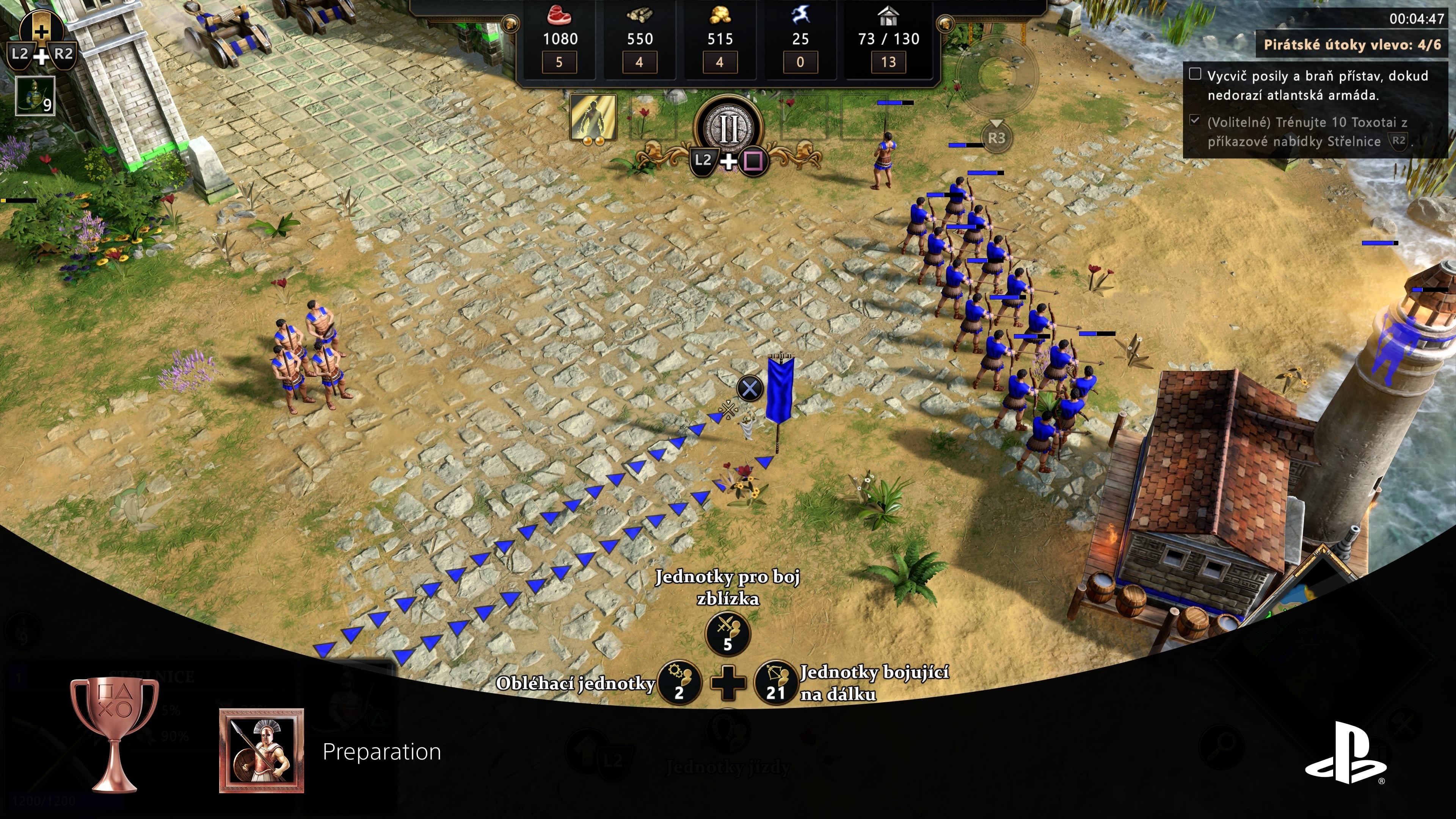
Task: Click the harbor defense objective checkbox
Action: click(1195, 74)
